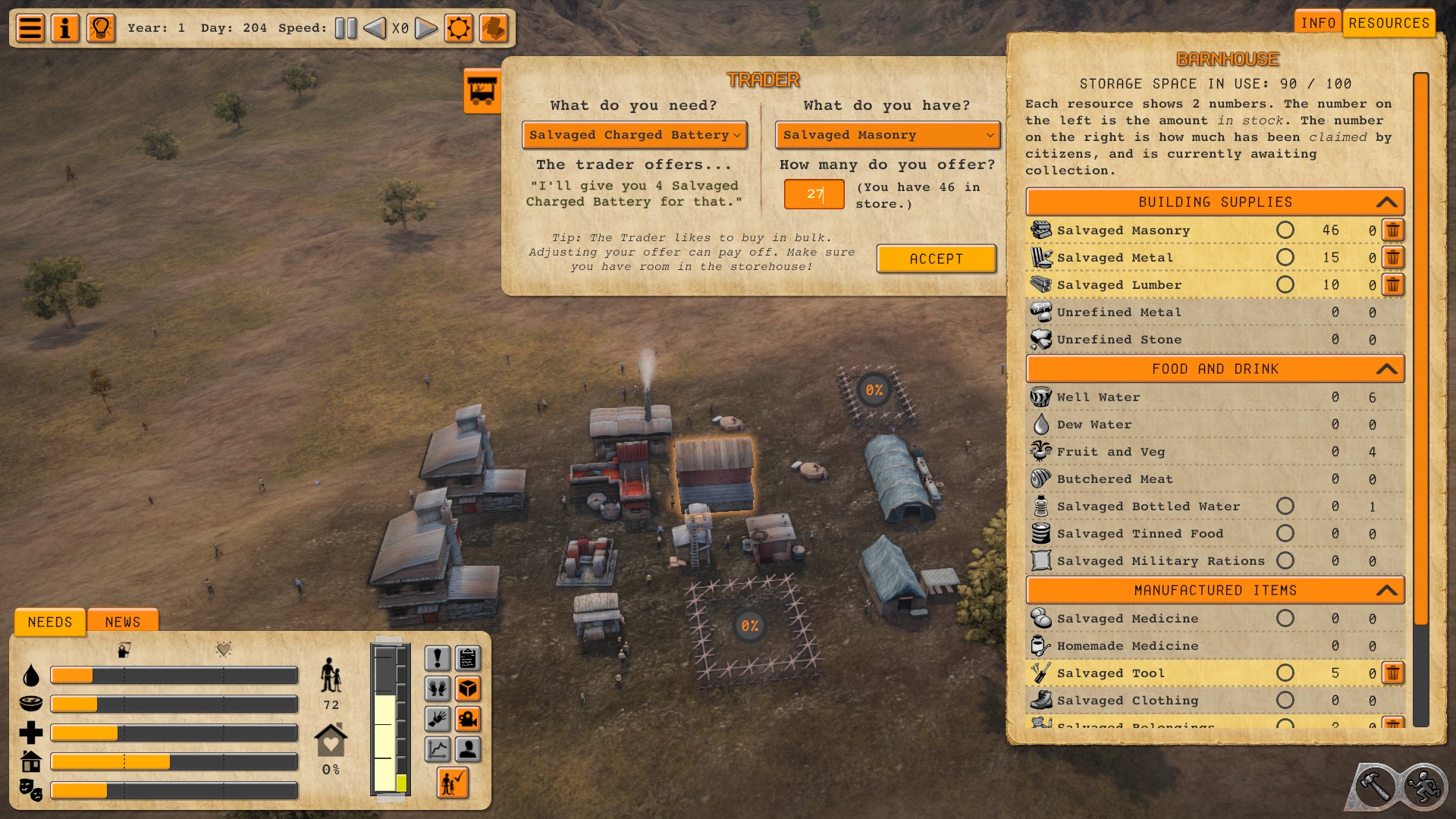Accept the trader's offer
This screenshot has width=1456, height=819.
coord(936,259)
